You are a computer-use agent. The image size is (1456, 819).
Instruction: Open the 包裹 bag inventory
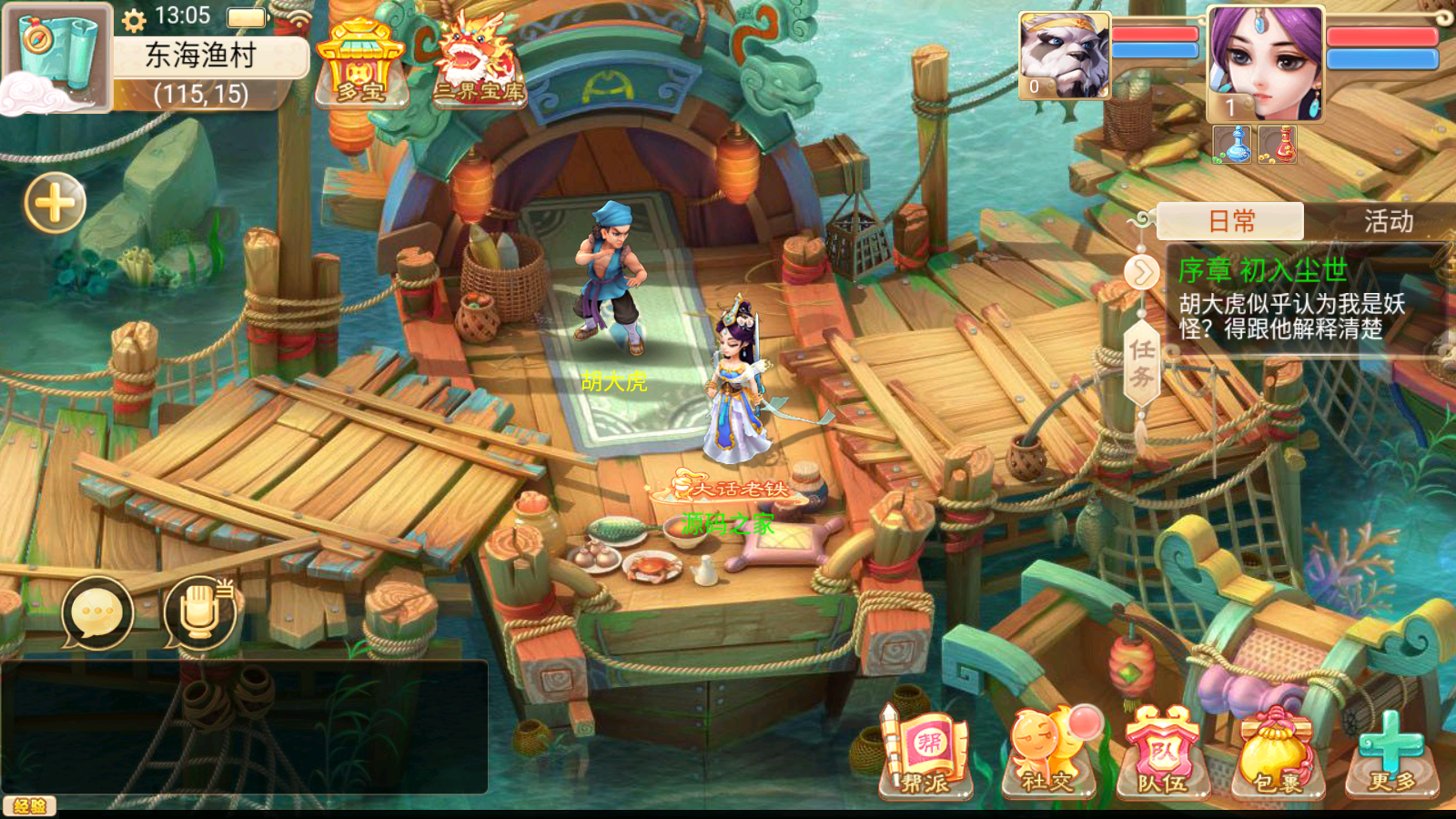point(1277,754)
